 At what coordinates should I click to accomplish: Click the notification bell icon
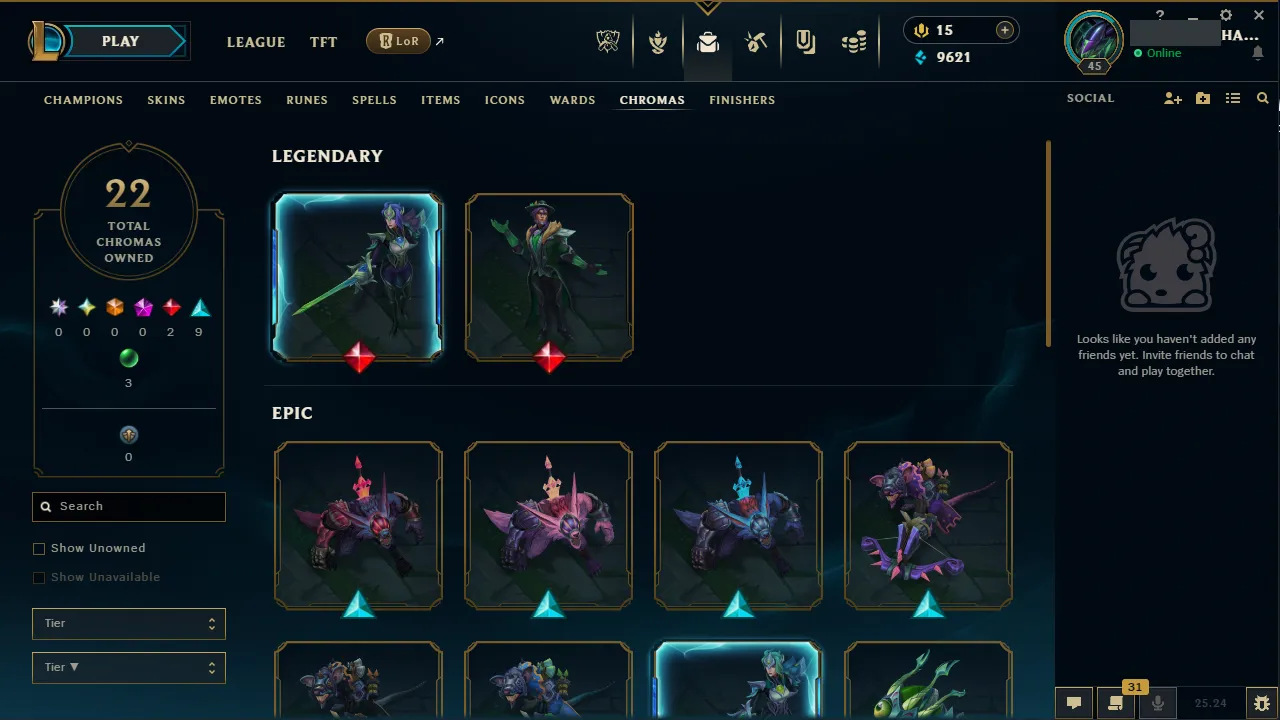[x=1258, y=52]
